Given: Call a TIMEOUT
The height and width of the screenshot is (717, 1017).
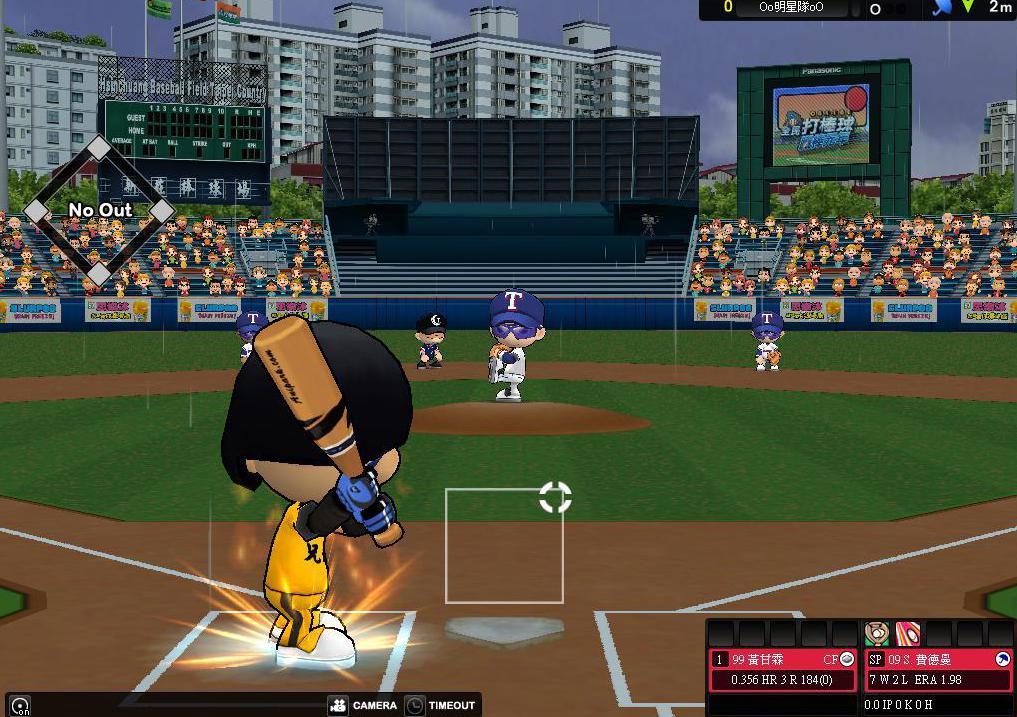Looking at the screenshot, I should (x=440, y=705).
